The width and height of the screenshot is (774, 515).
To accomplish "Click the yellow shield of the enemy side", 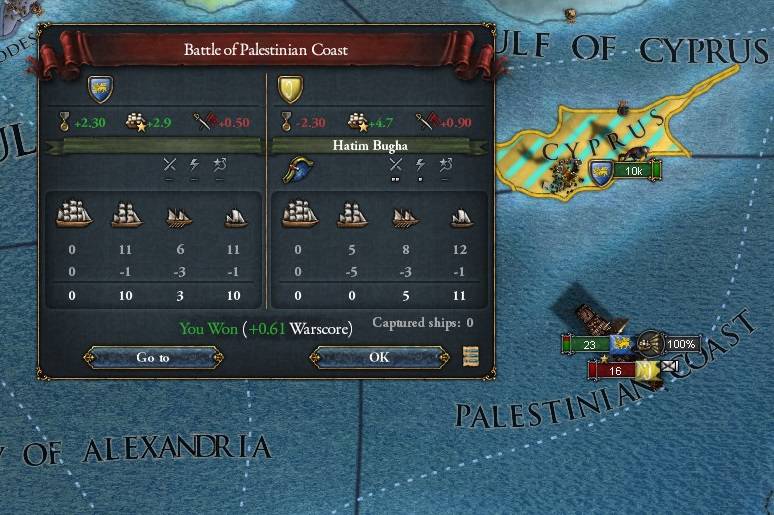I will [x=290, y=89].
